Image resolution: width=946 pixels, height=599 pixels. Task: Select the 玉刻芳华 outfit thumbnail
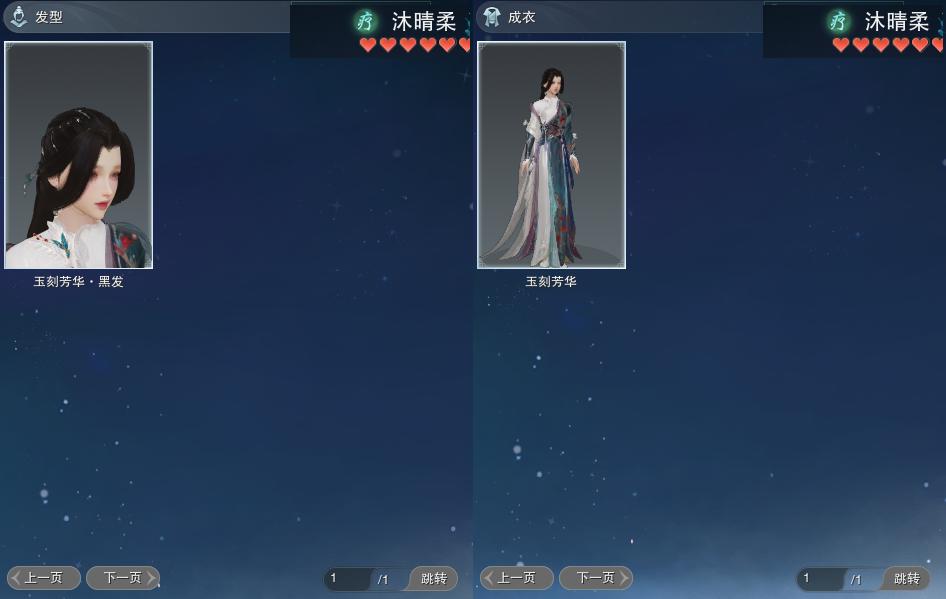pyautogui.click(x=551, y=155)
